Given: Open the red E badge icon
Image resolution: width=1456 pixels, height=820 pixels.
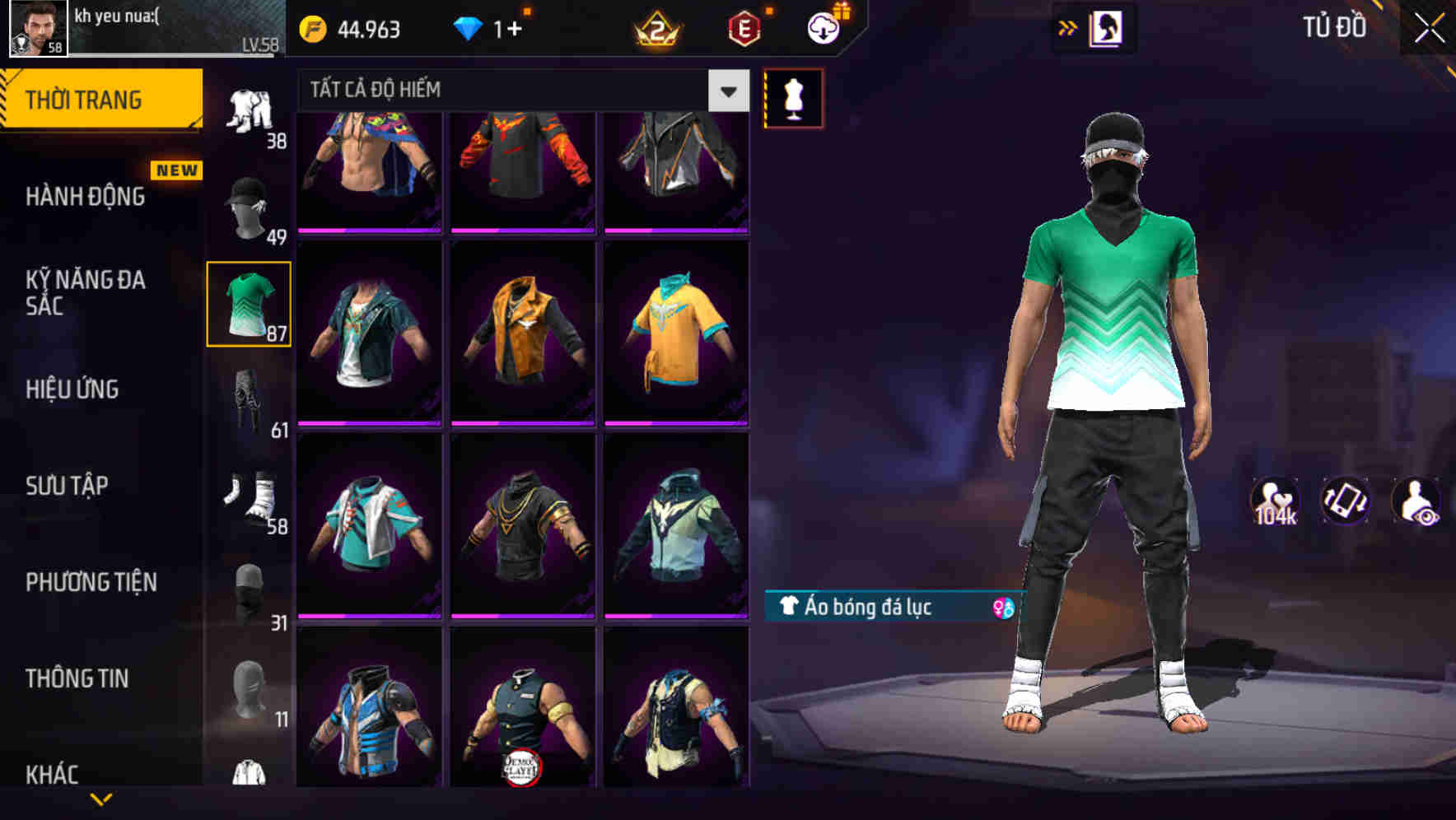Looking at the screenshot, I should tap(744, 28).
